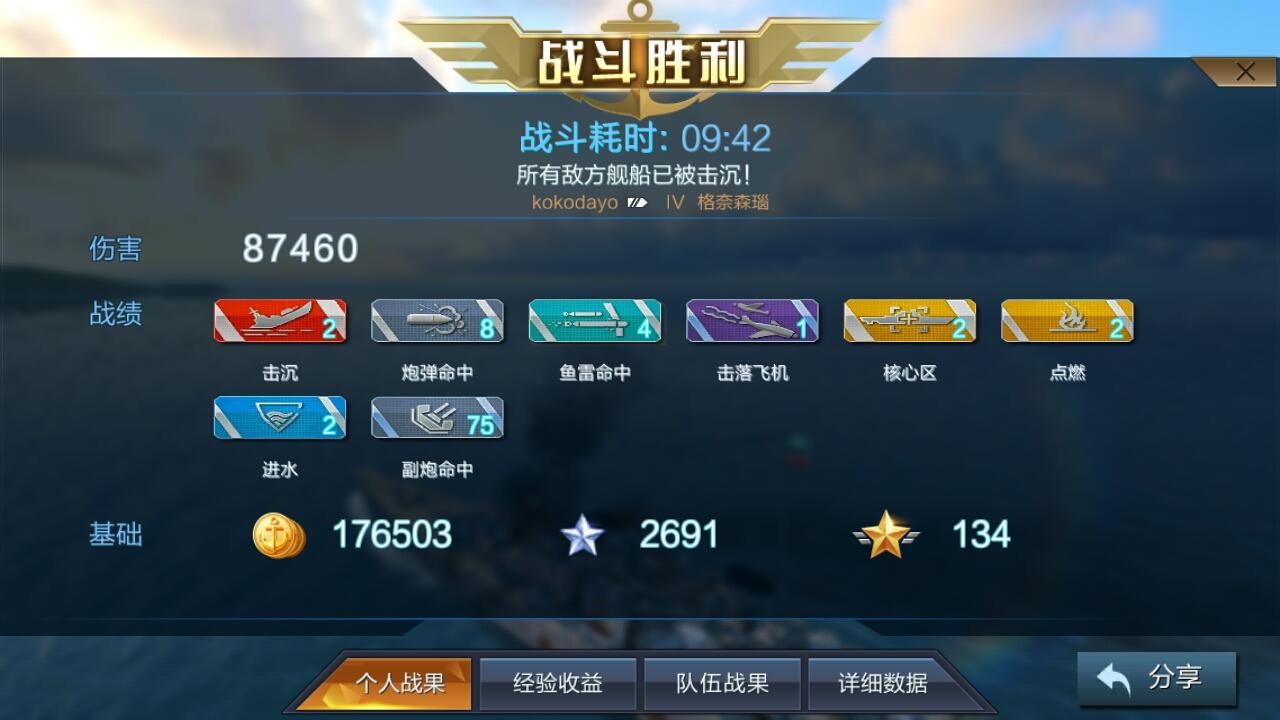Screen dimensions: 1280x720
Task: Click the player name kokodayo
Action: click(x=575, y=203)
